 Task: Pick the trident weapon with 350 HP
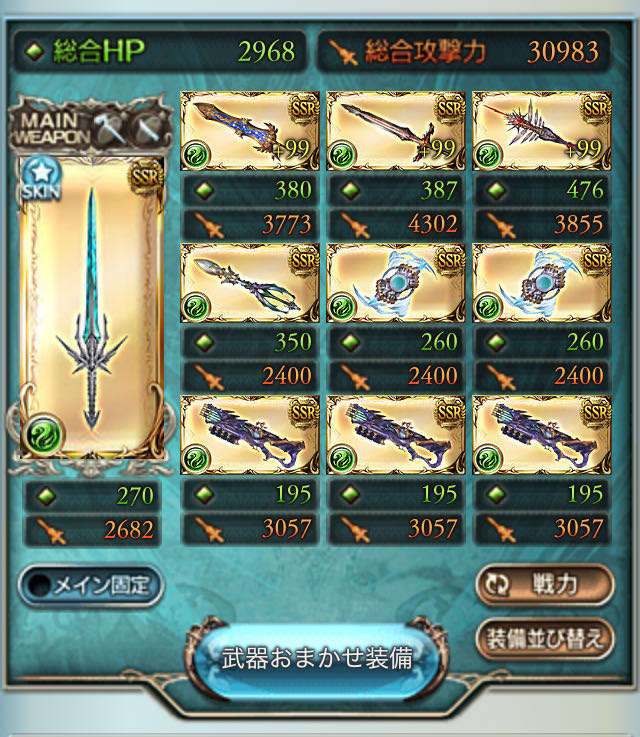(x=250, y=283)
